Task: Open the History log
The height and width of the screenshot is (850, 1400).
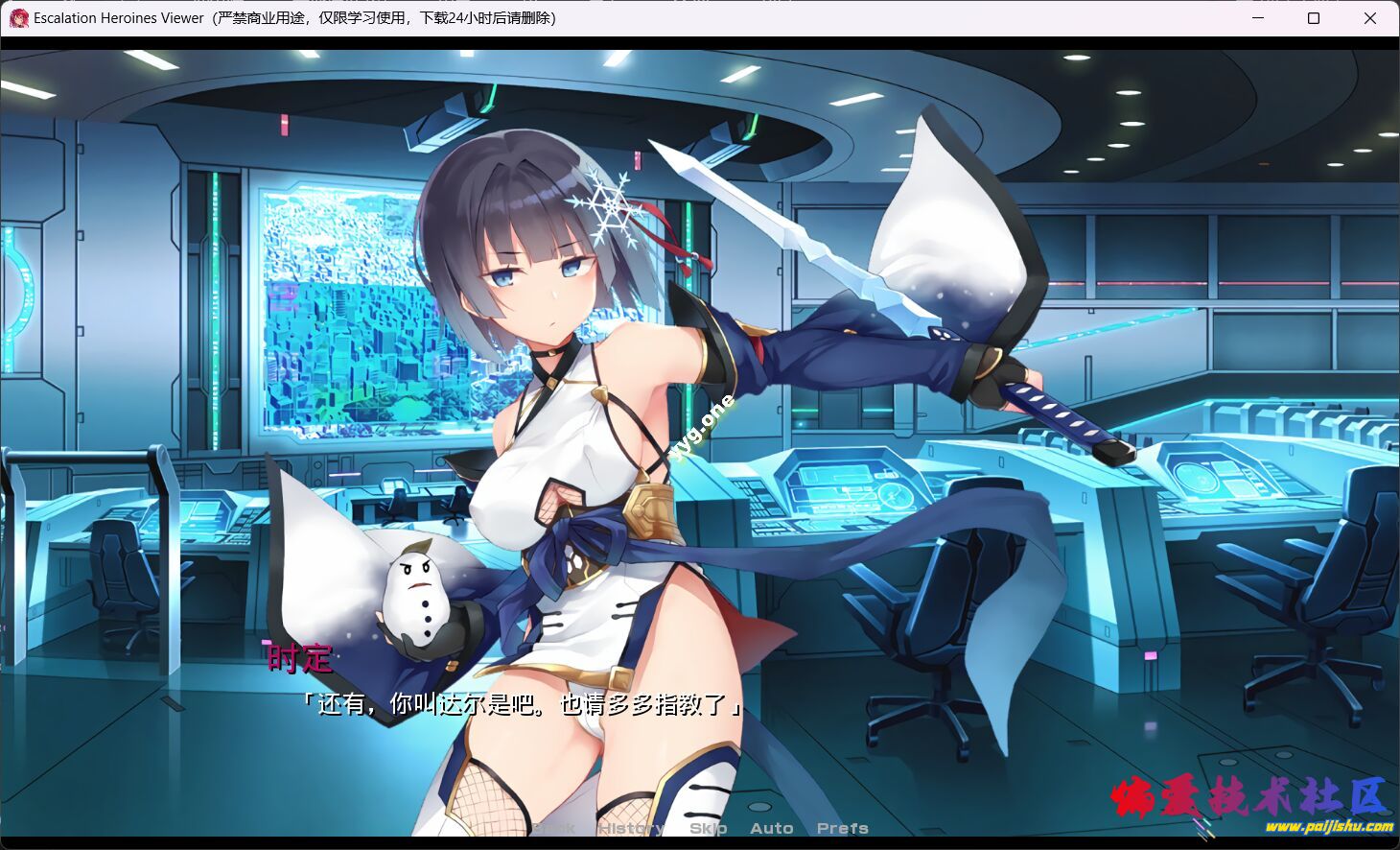Action: click(630, 828)
